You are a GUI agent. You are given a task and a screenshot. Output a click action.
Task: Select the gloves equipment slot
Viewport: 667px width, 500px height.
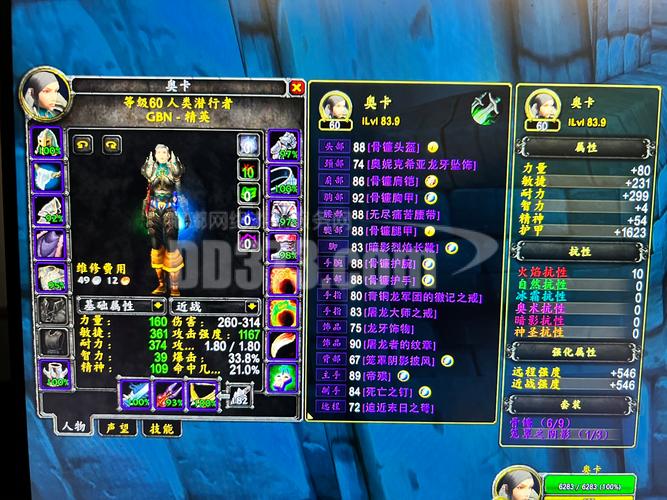[x=283, y=144]
